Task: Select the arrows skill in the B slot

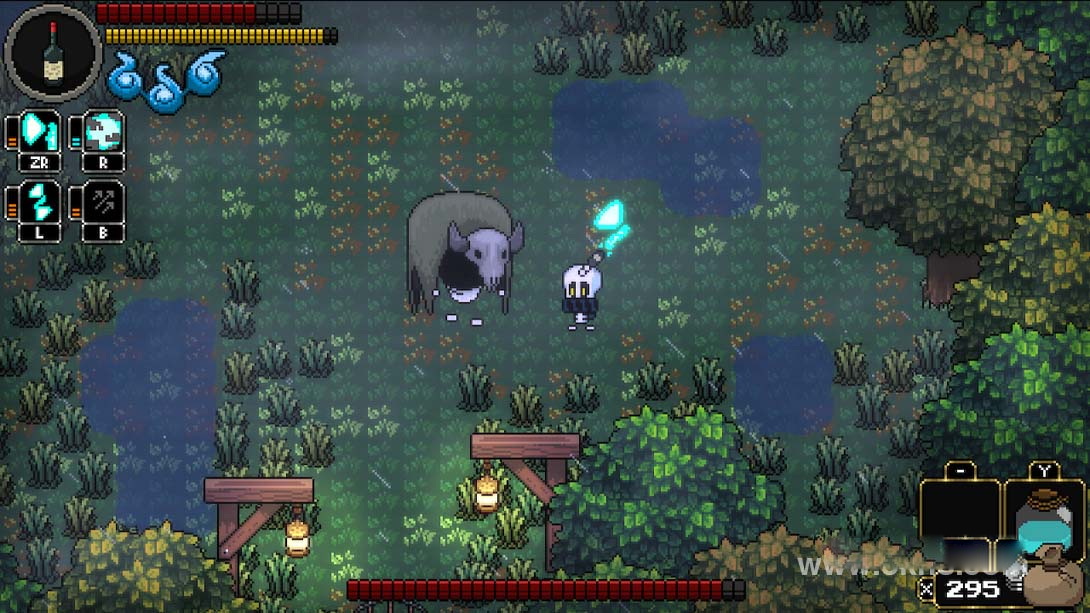Action: (x=103, y=201)
